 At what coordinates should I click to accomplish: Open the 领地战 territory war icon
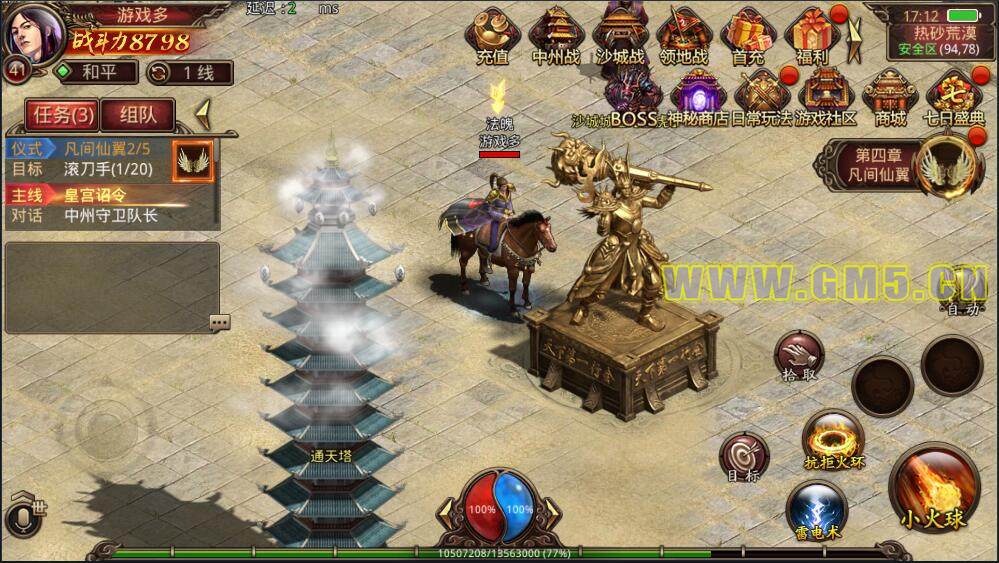(x=684, y=33)
